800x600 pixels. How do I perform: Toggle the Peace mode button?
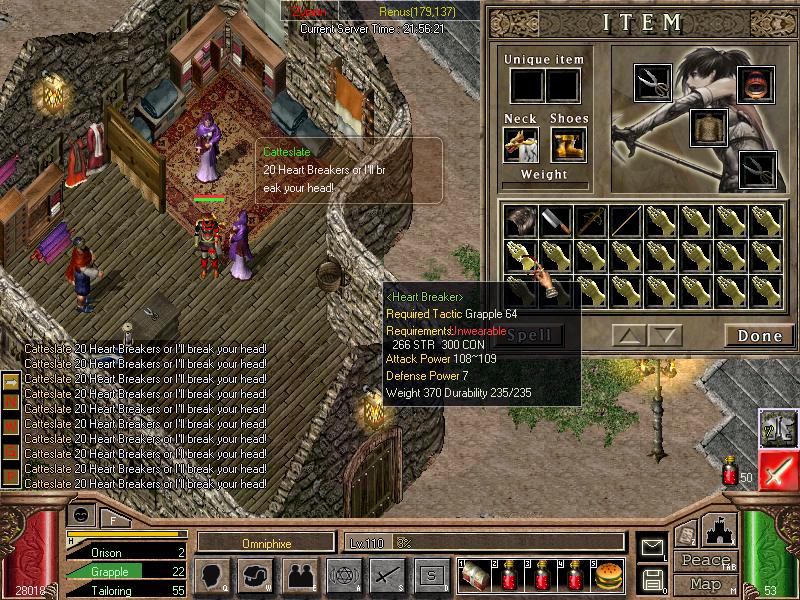coord(706,561)
